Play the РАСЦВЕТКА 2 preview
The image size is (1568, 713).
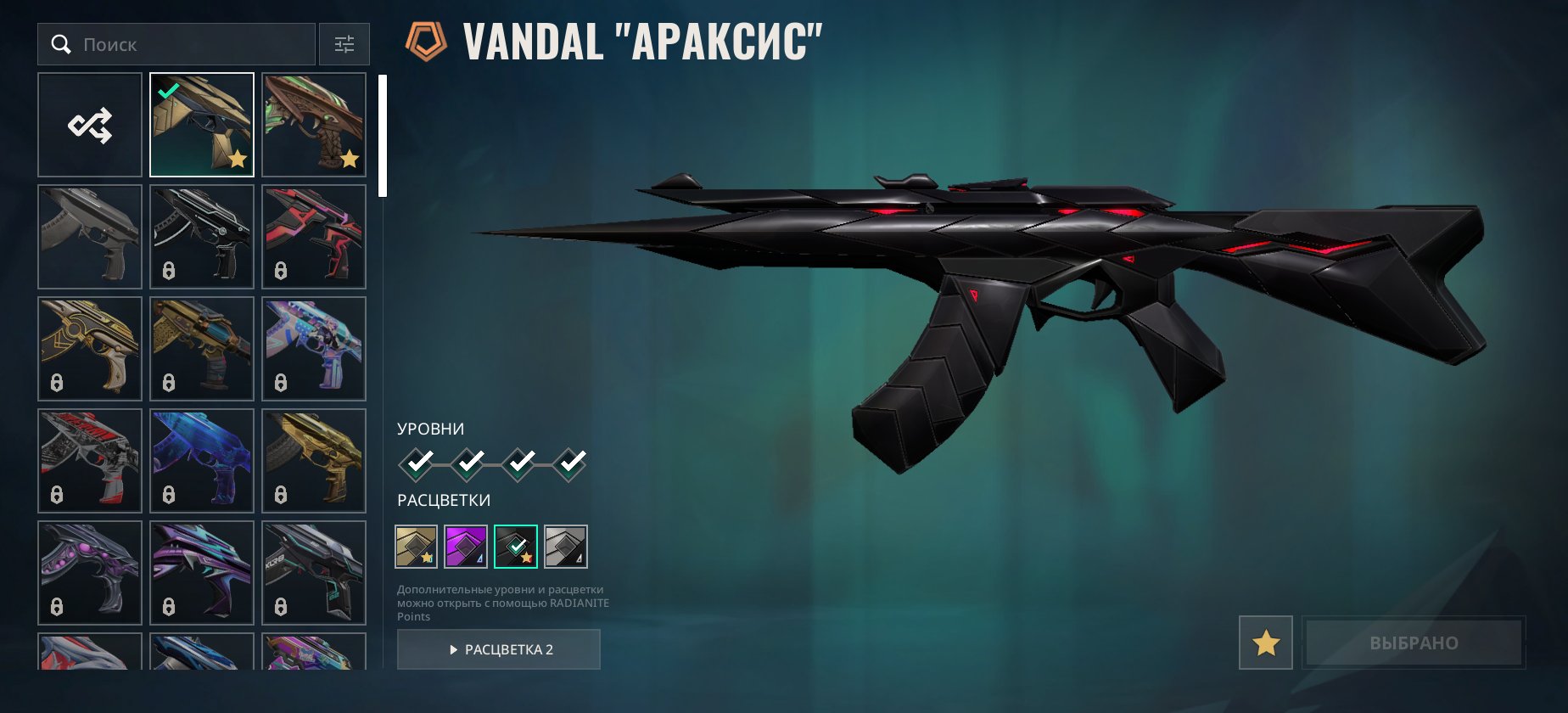(499, 649)
